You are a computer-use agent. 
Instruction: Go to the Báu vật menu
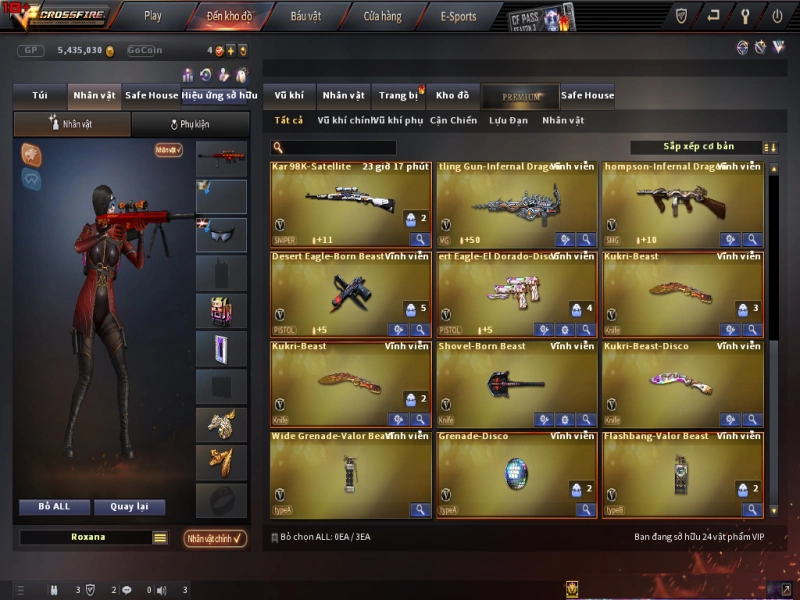(306, 16)
